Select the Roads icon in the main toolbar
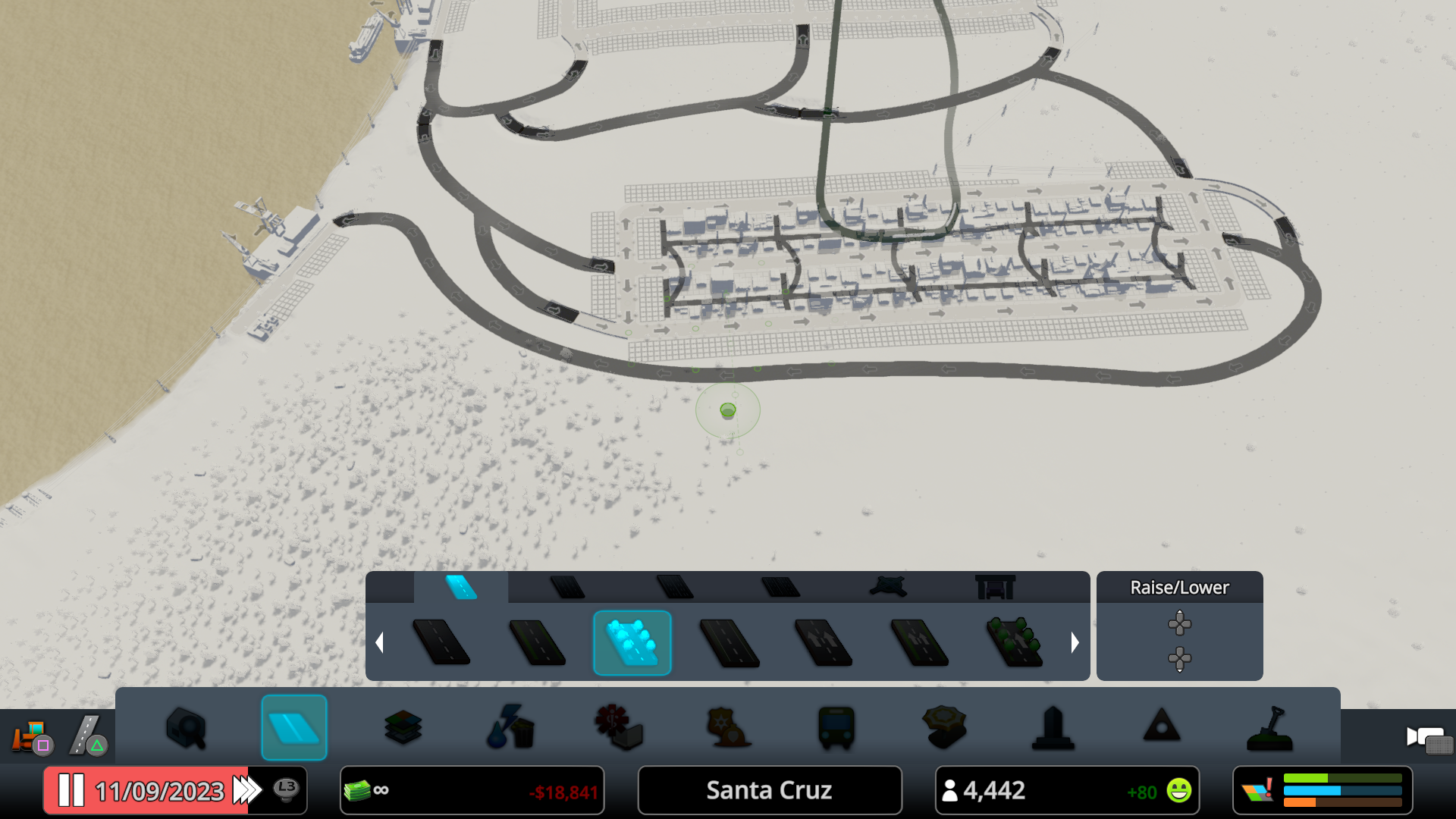 tap(294, 728)
